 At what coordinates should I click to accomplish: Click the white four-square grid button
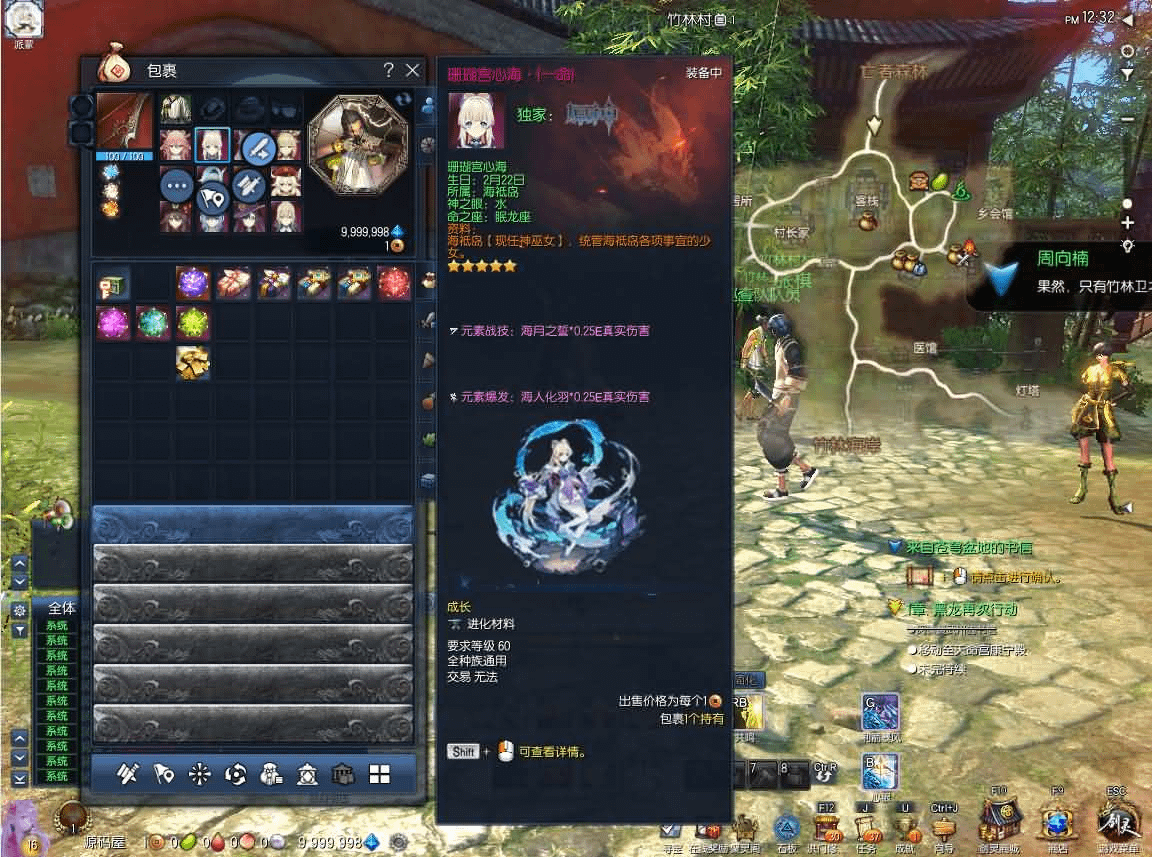[379, 774]
